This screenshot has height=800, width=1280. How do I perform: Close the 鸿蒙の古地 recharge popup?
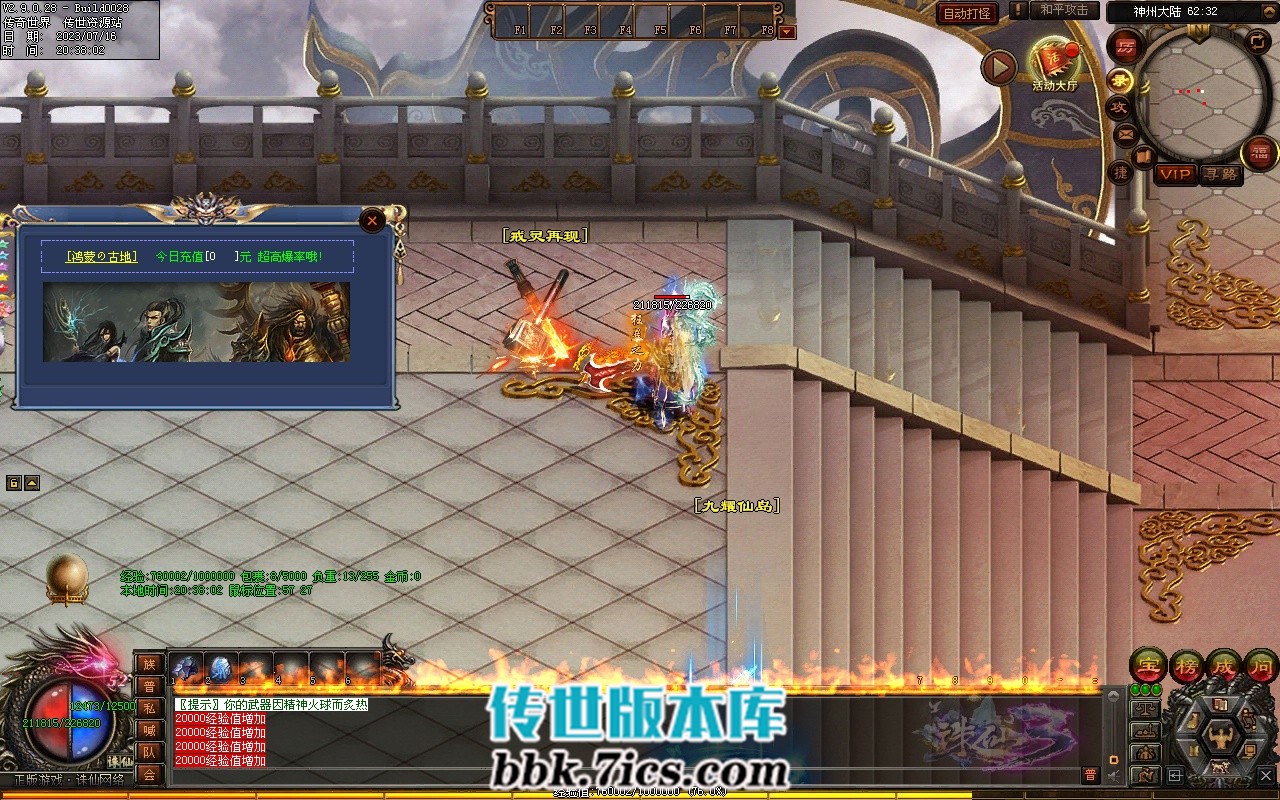[x=372, y=220]
